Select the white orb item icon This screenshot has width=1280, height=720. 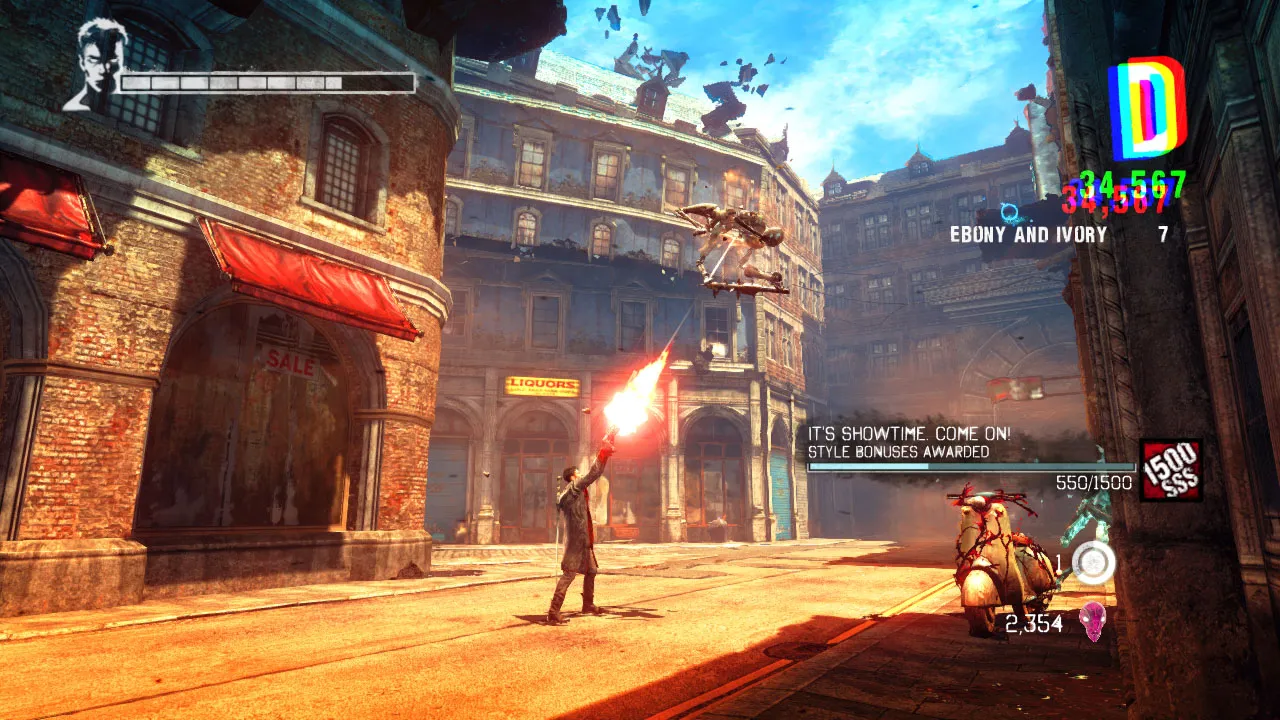click(1093, 563)
